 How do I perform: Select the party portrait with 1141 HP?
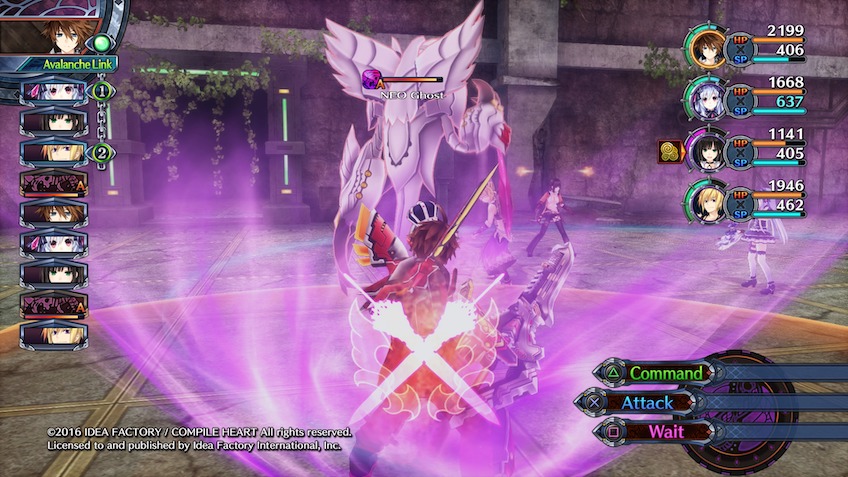point(709,151)
